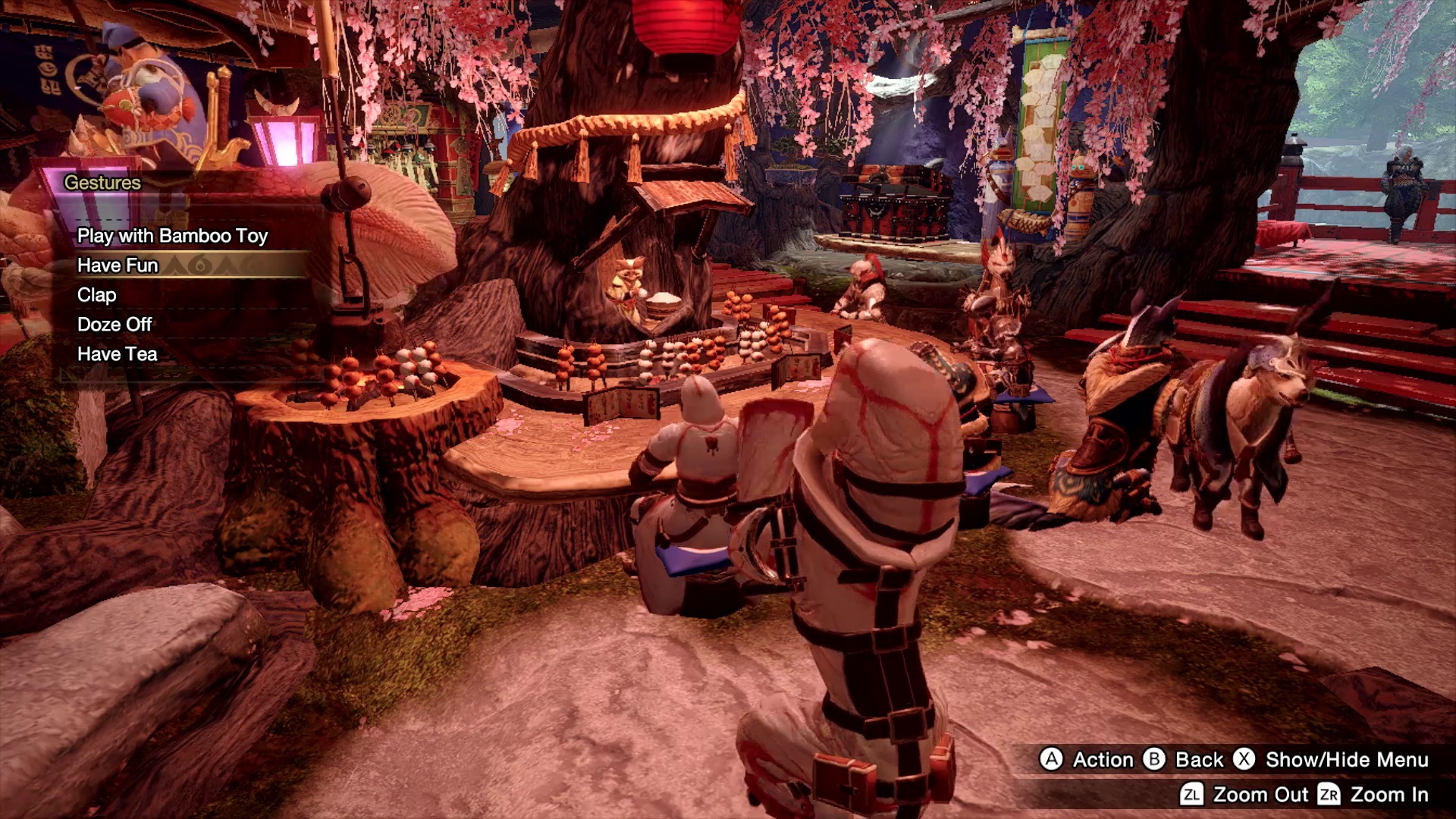
Task: Choose the Have Tea gesture
Action: tap(118, 354)
